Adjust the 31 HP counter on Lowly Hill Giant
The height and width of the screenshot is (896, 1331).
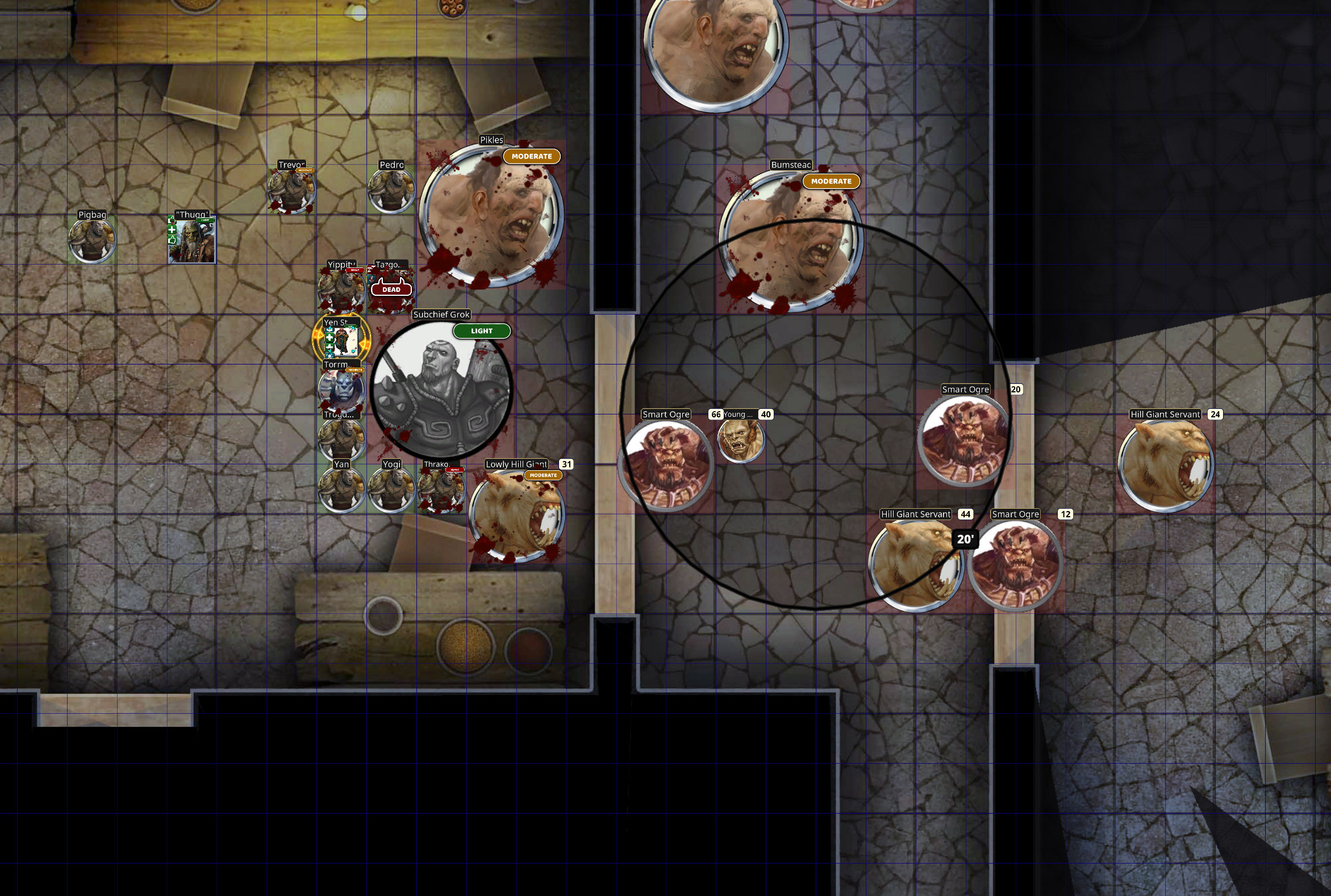click(565, 464)
